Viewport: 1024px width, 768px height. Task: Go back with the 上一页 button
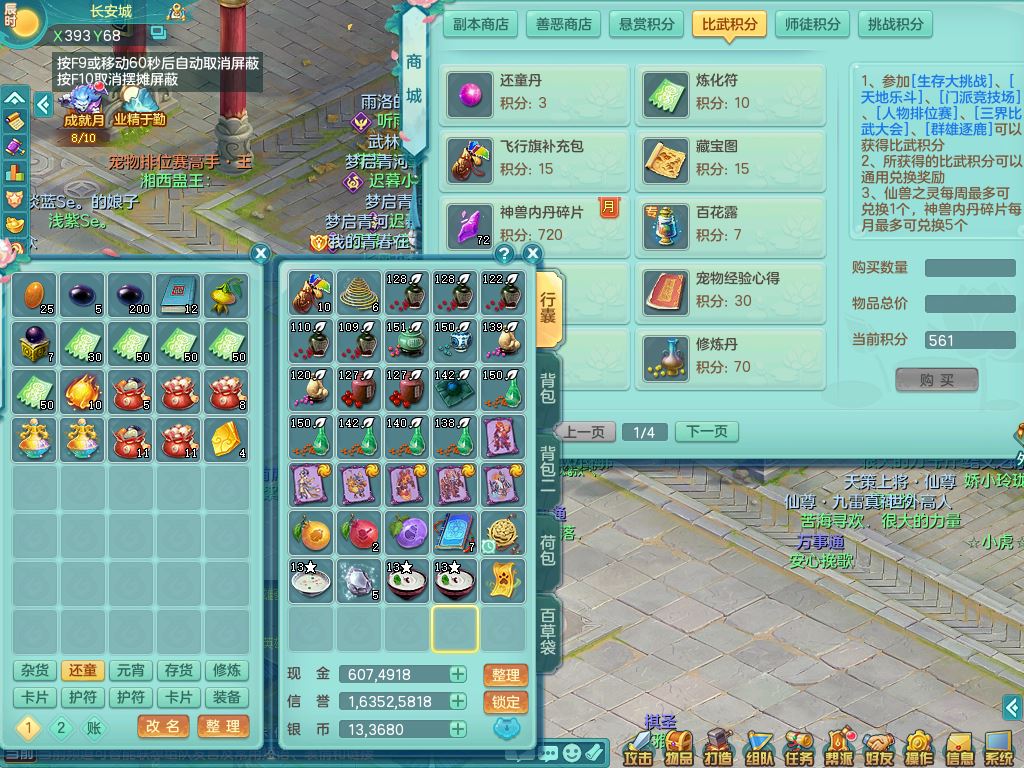pyautogui.click(x=585, y=432)
